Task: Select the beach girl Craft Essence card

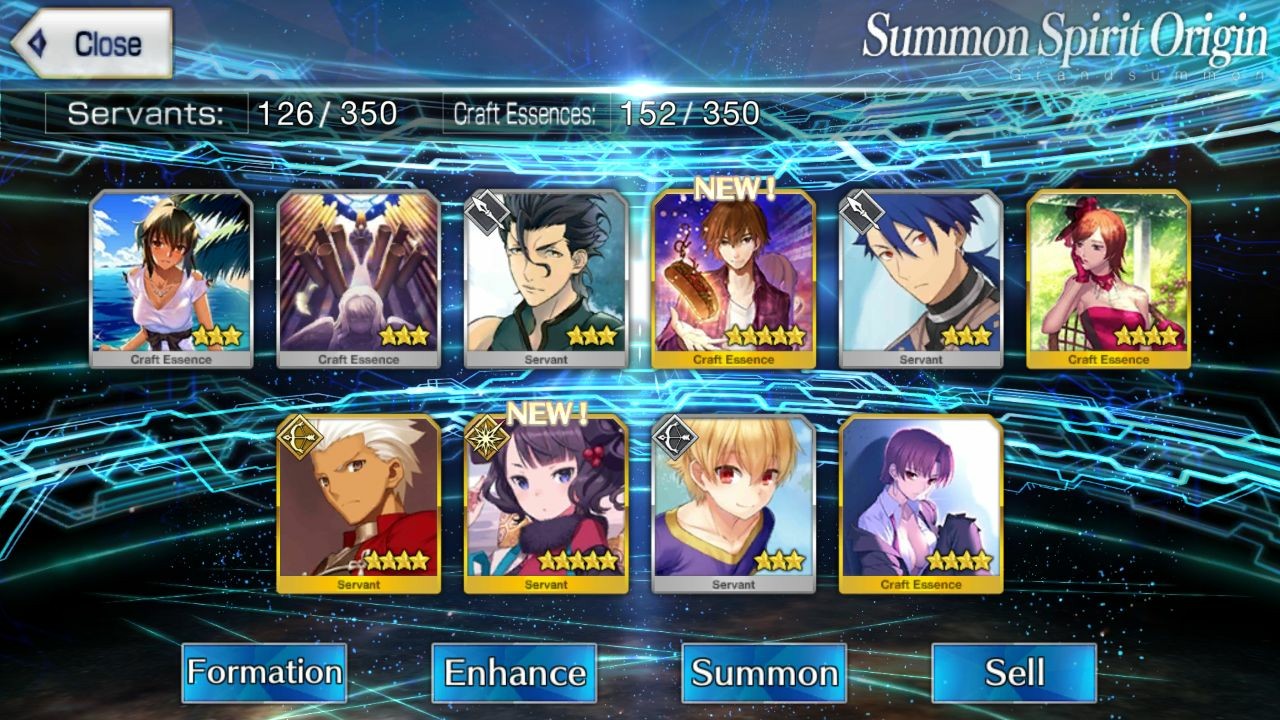Action: click(x=171, y=279)
